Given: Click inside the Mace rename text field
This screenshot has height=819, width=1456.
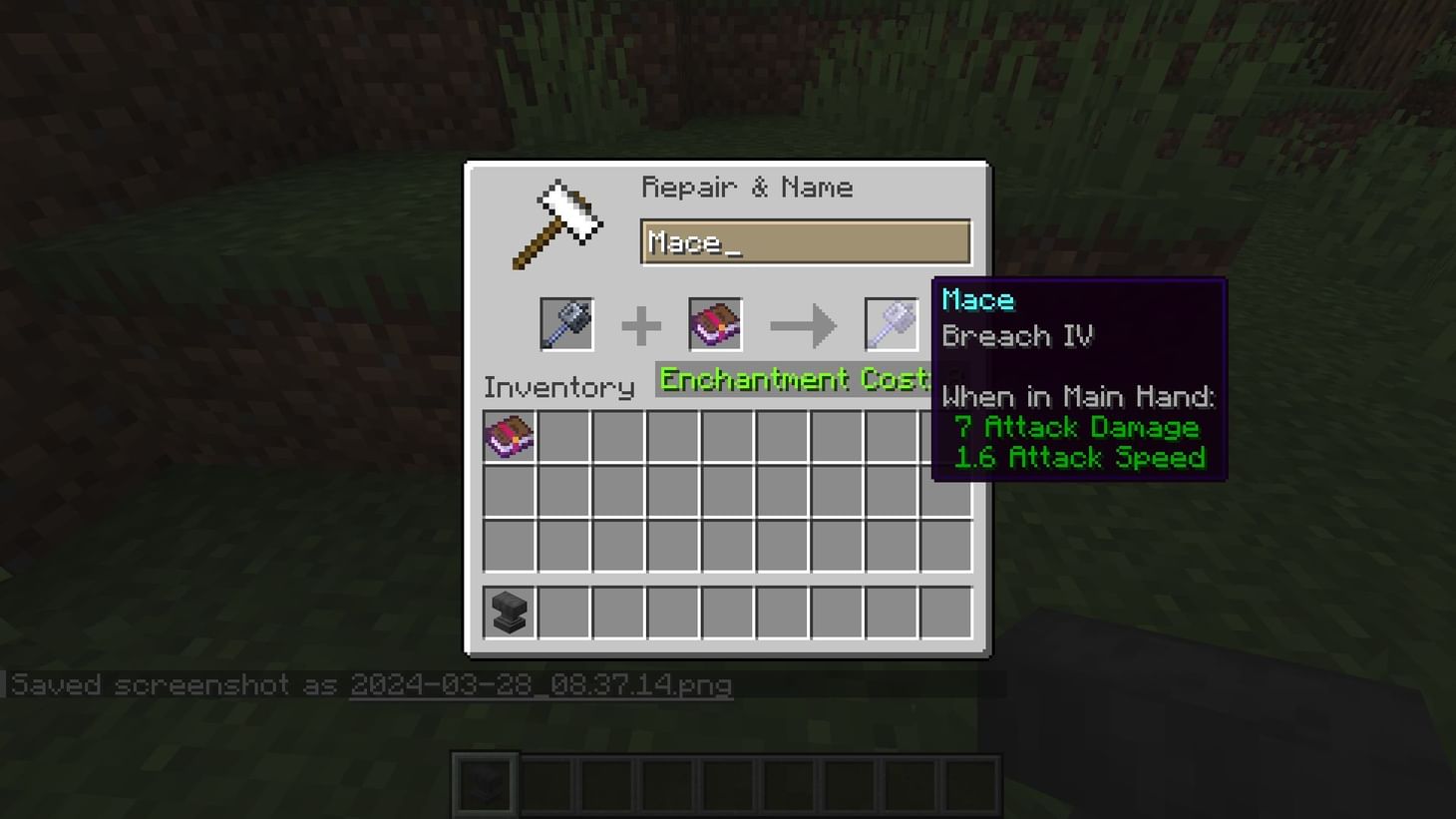Looking at the screenshot, I should (805, 241).
